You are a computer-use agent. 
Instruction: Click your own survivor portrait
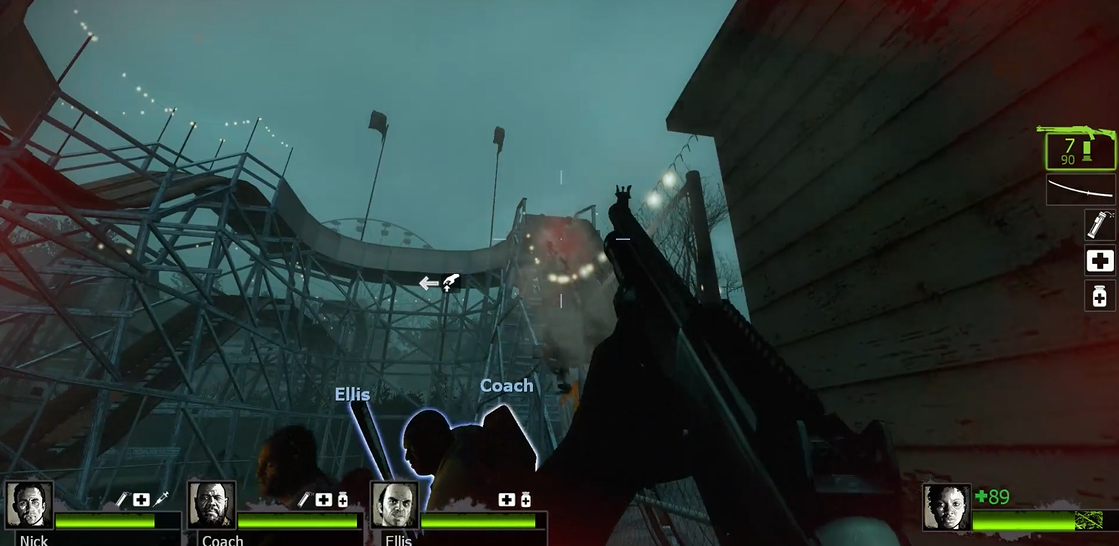[x=946, y=506]
